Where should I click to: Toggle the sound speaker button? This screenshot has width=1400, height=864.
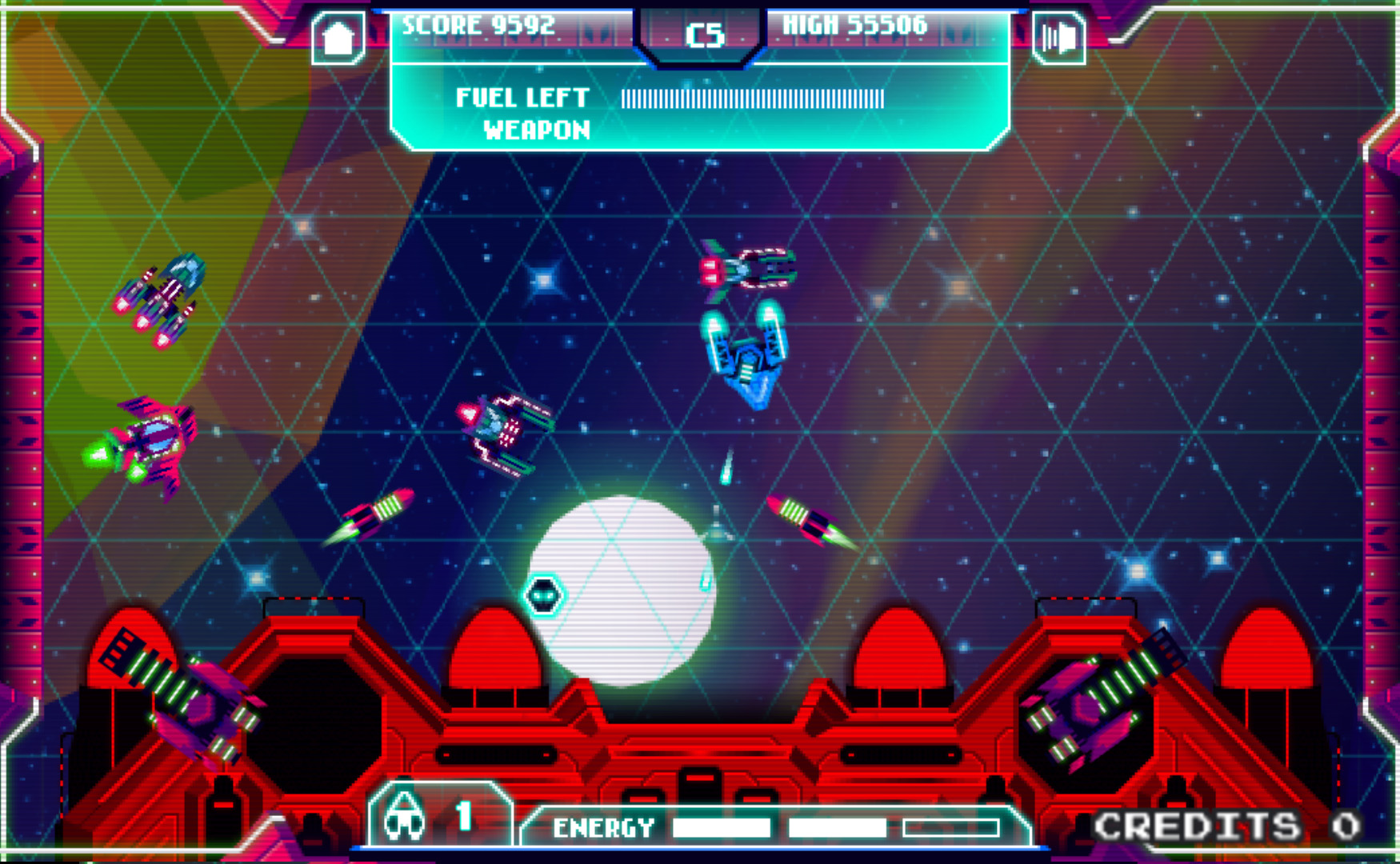(1059, 38)
